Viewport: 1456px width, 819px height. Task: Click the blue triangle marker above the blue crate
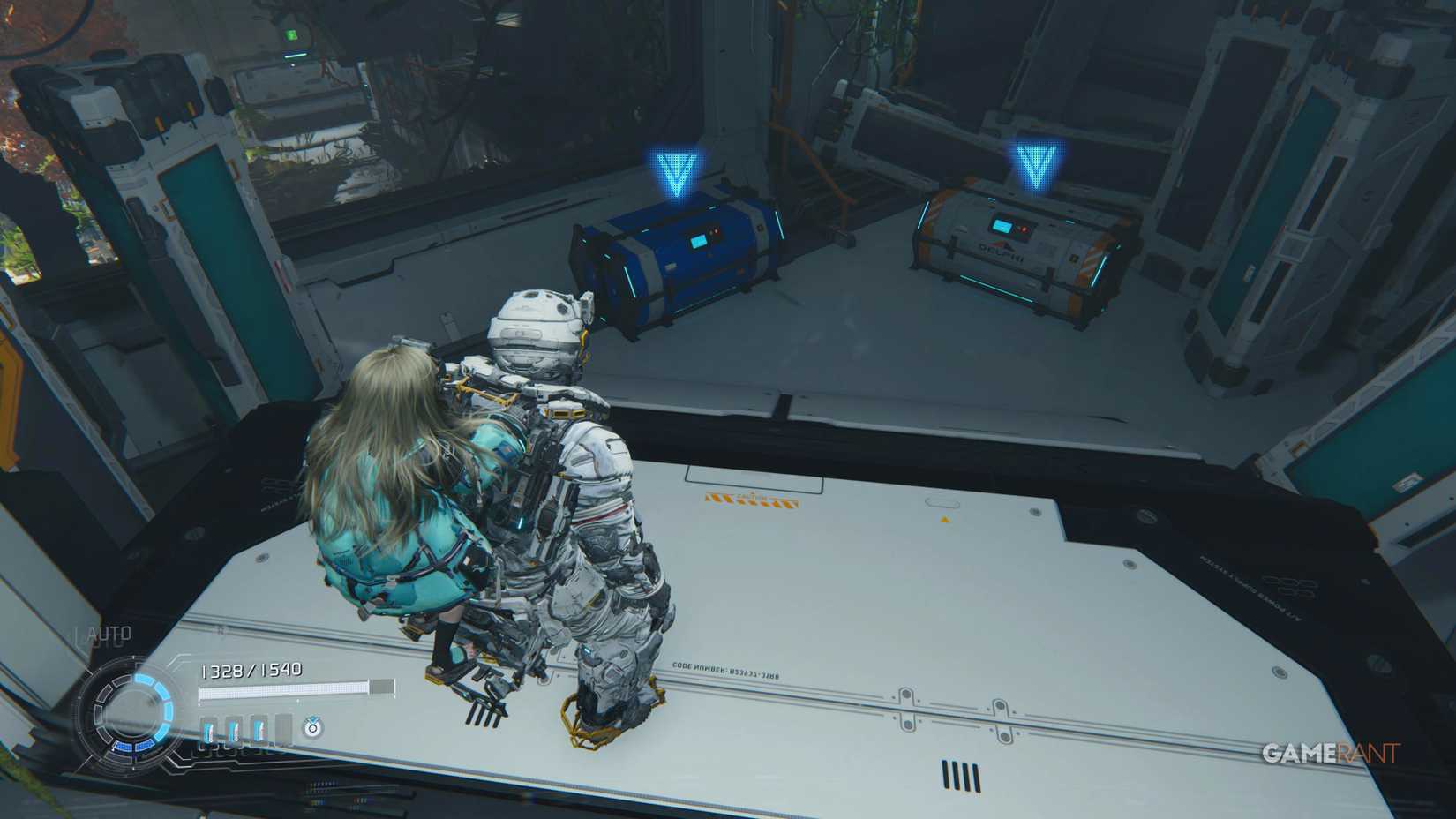pyautogui.click(x=675, y=169)
